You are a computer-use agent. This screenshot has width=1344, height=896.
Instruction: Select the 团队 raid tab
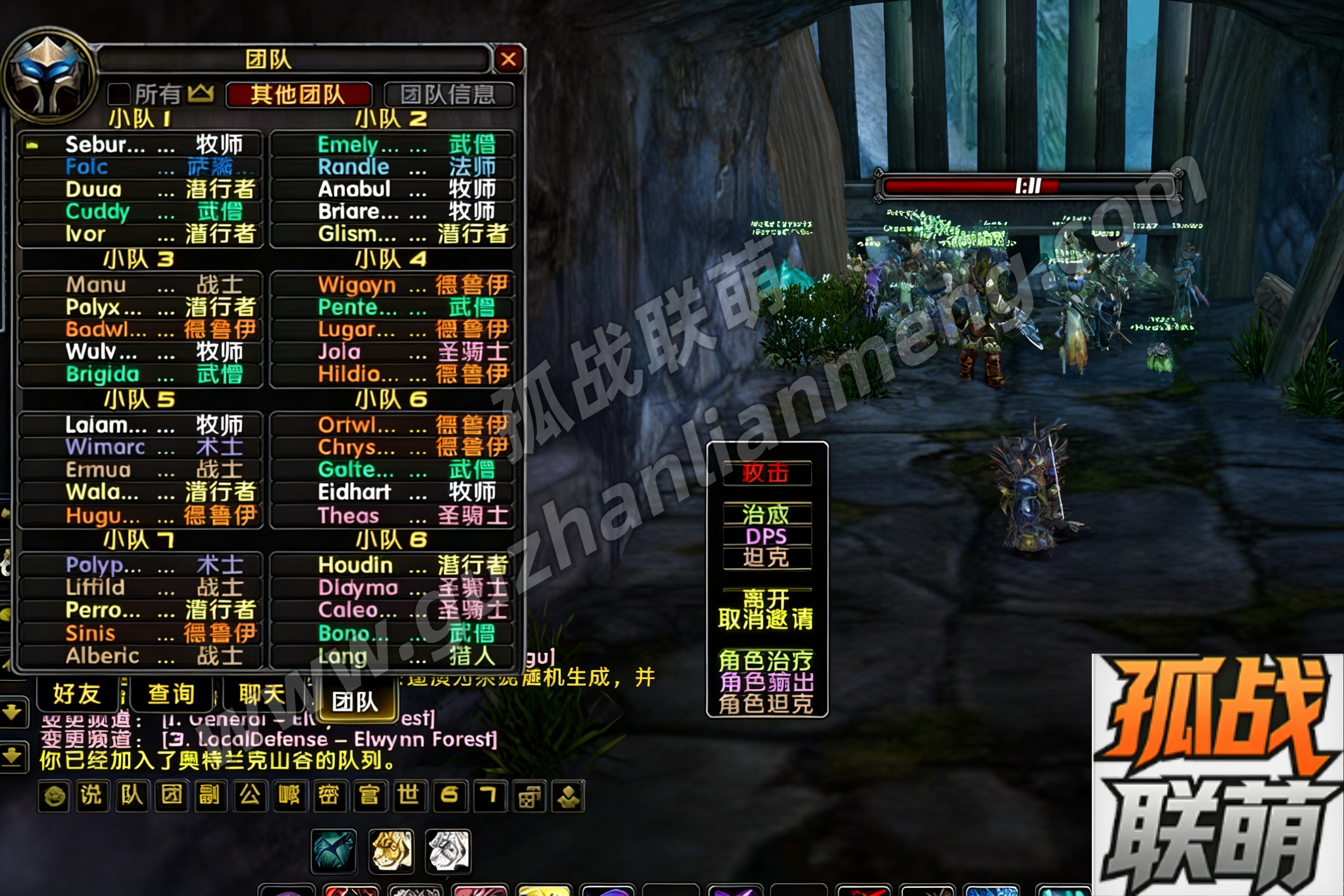355,701
